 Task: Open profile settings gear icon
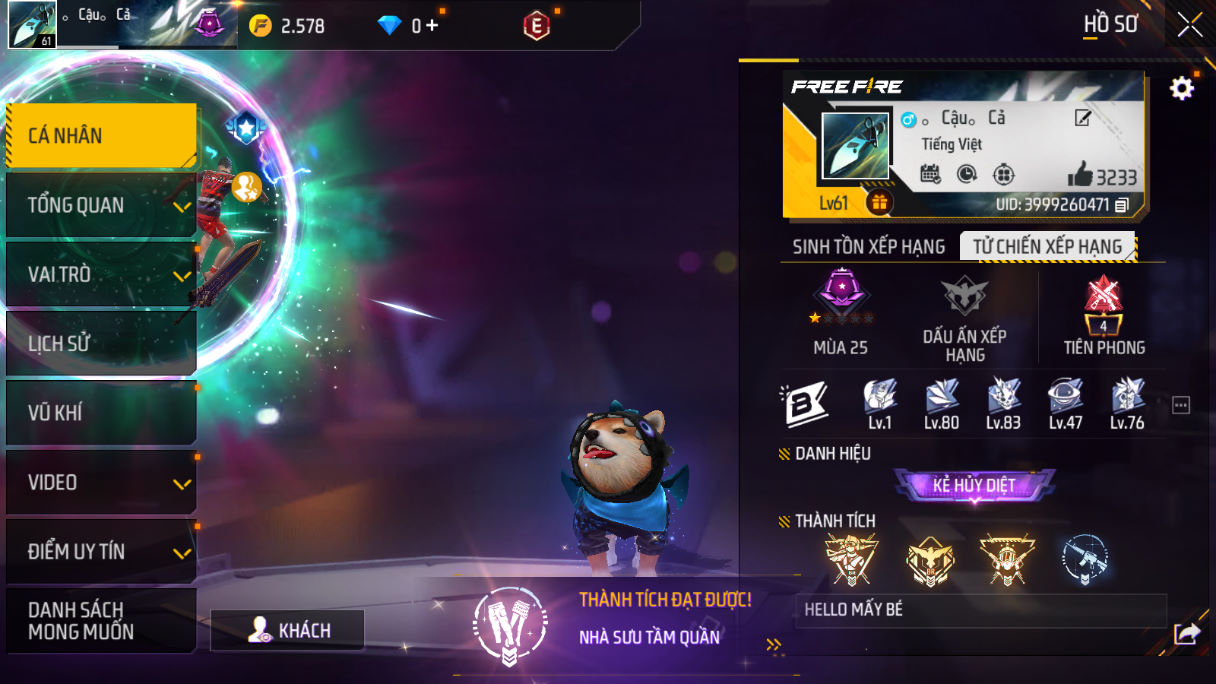click(x=1181, y=89)
